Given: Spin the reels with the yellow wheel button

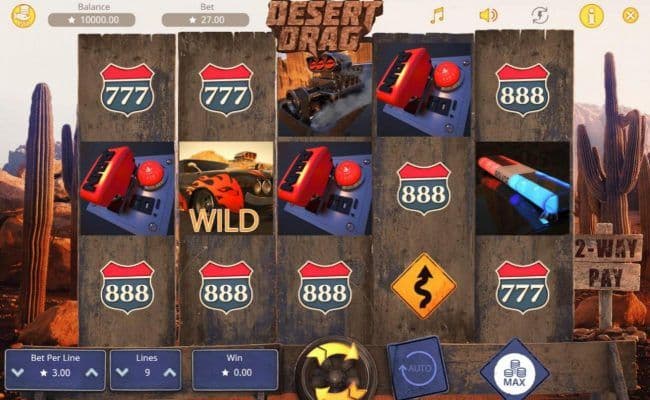Looking at the screenshot, I should pyautogui.click(x=336, y=369).
